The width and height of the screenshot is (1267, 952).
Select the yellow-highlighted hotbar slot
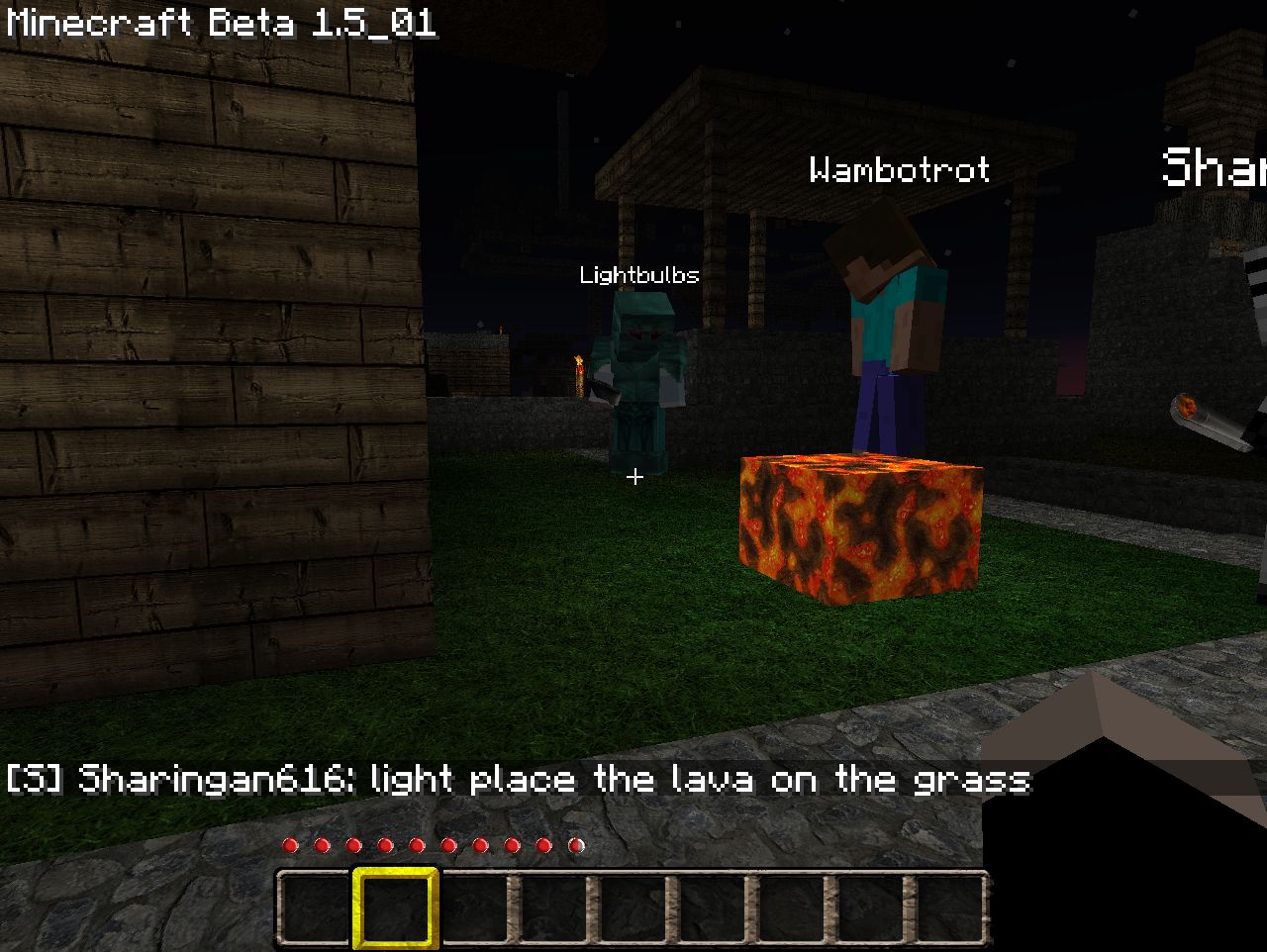[395, 907]
